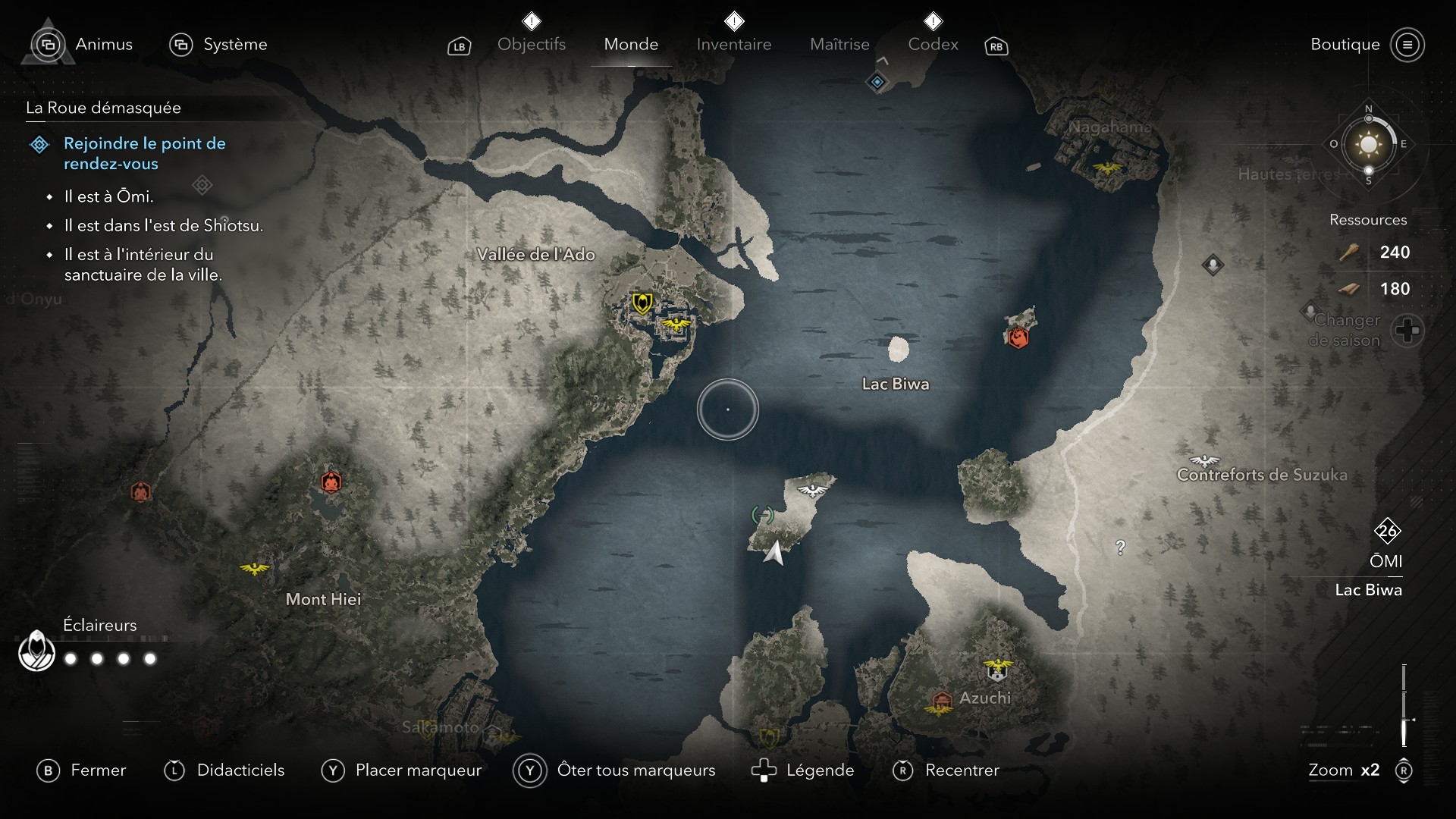Click the question mark map marker
Screen dimensions: 1456x819
[x=1121, y=547]
